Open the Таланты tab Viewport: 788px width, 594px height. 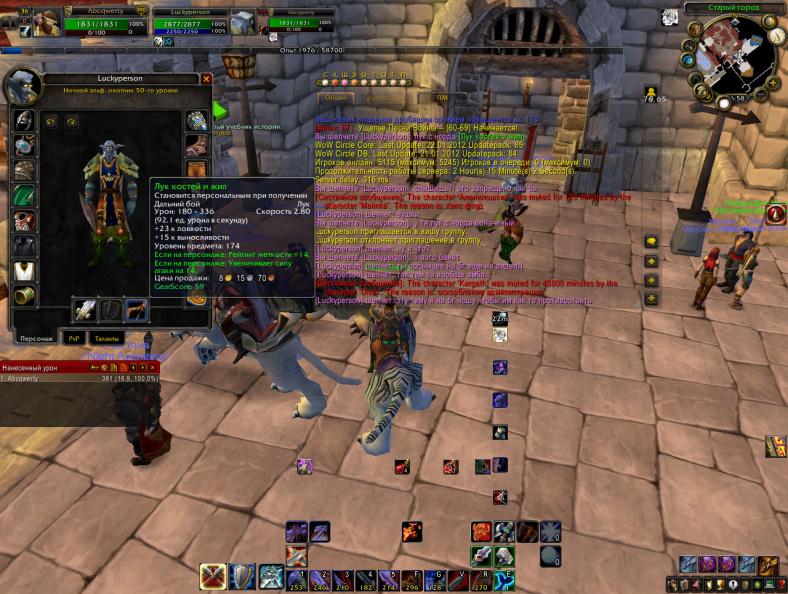click(x=106, y=338)
